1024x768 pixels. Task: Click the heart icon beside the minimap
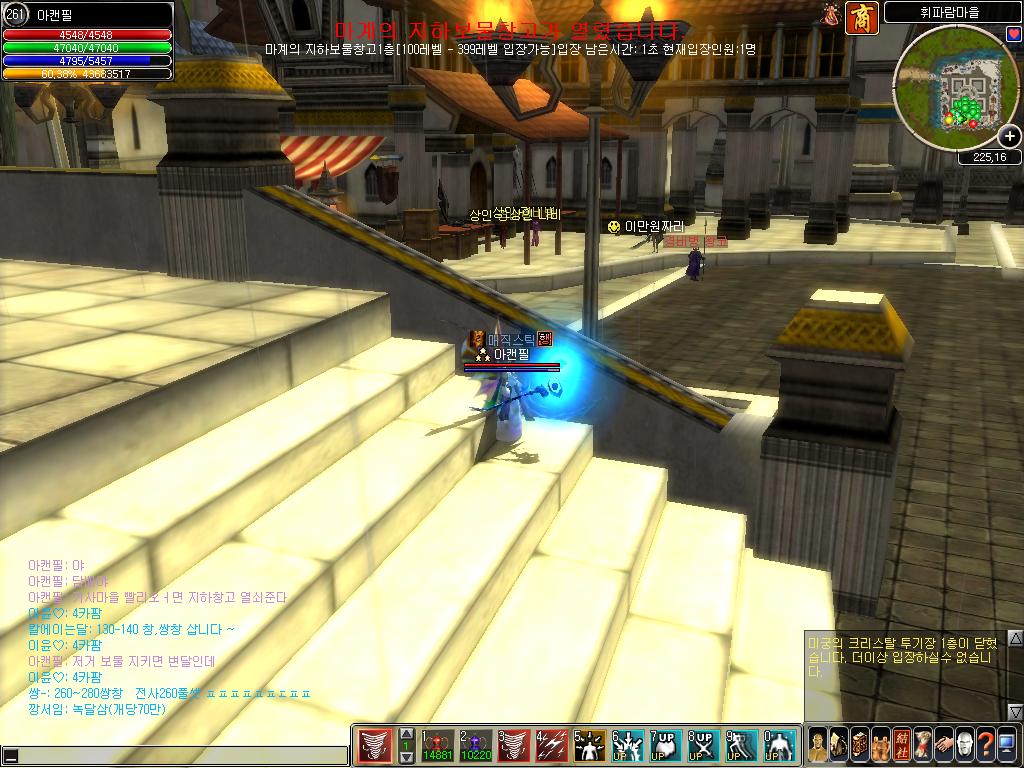[1014, 34]
